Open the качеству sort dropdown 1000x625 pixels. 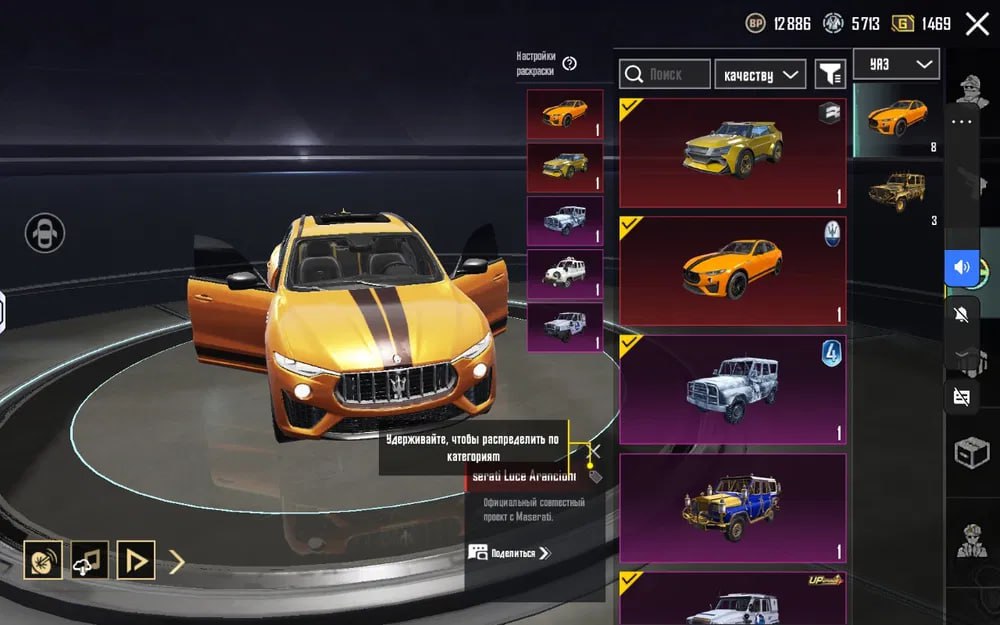point(760,74)
